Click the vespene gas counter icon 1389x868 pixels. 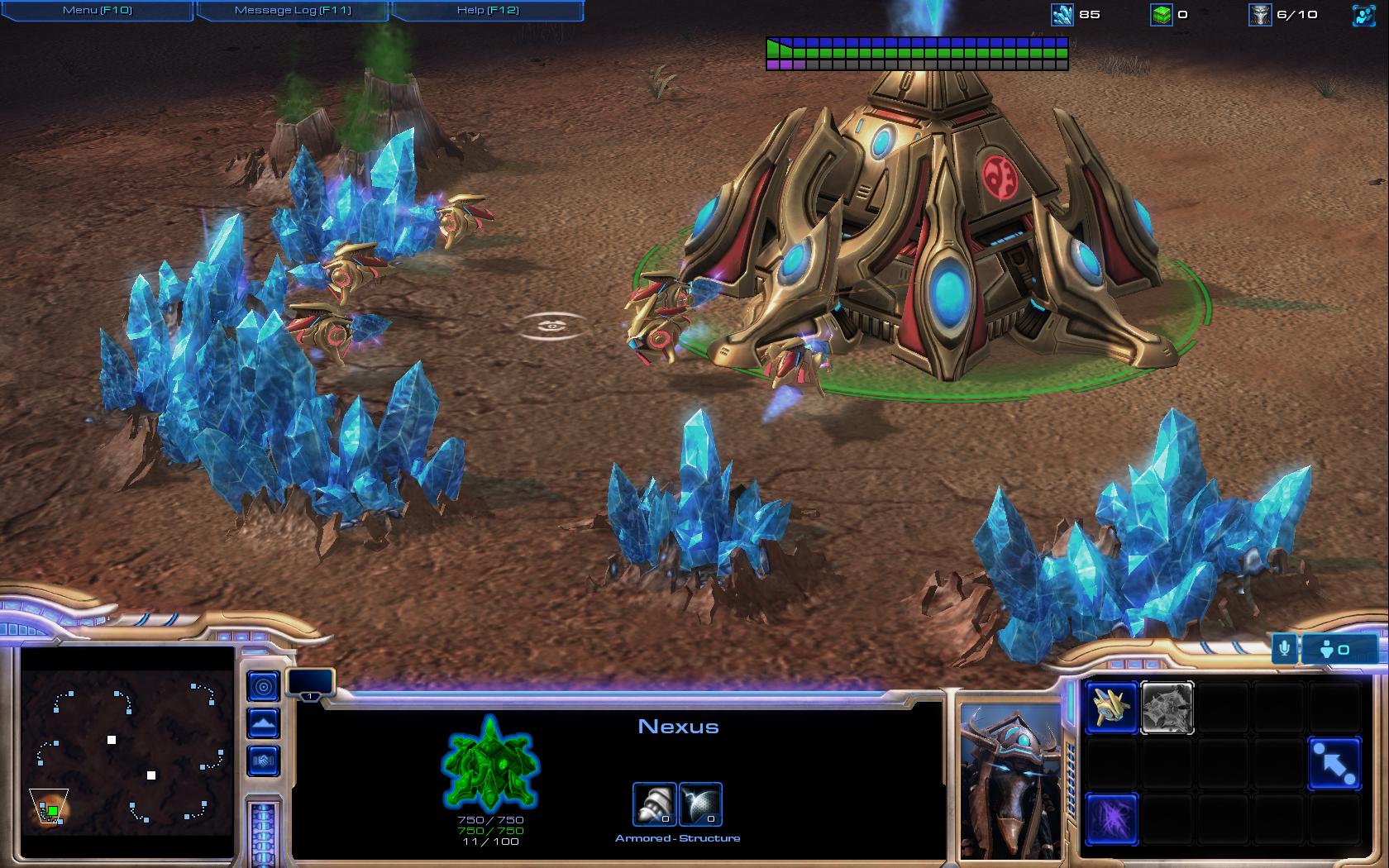[x=1162, y=15]
